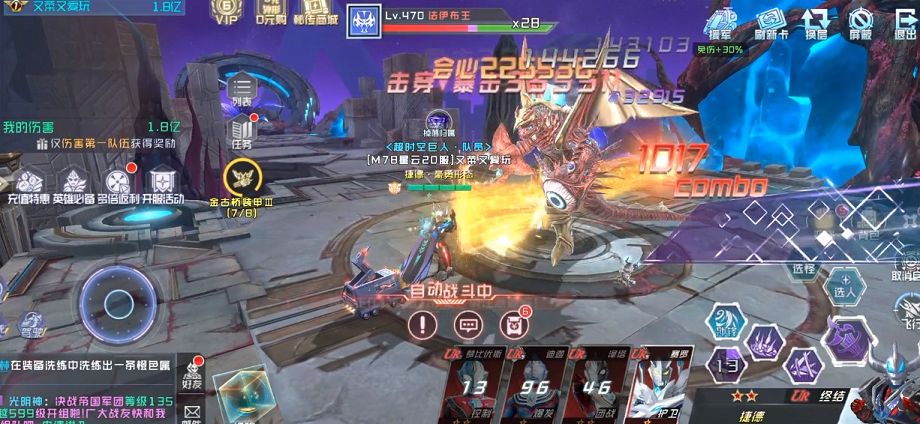Open the chat bubble button
Viewport: 920px width, 424px height.
point(468,324)
